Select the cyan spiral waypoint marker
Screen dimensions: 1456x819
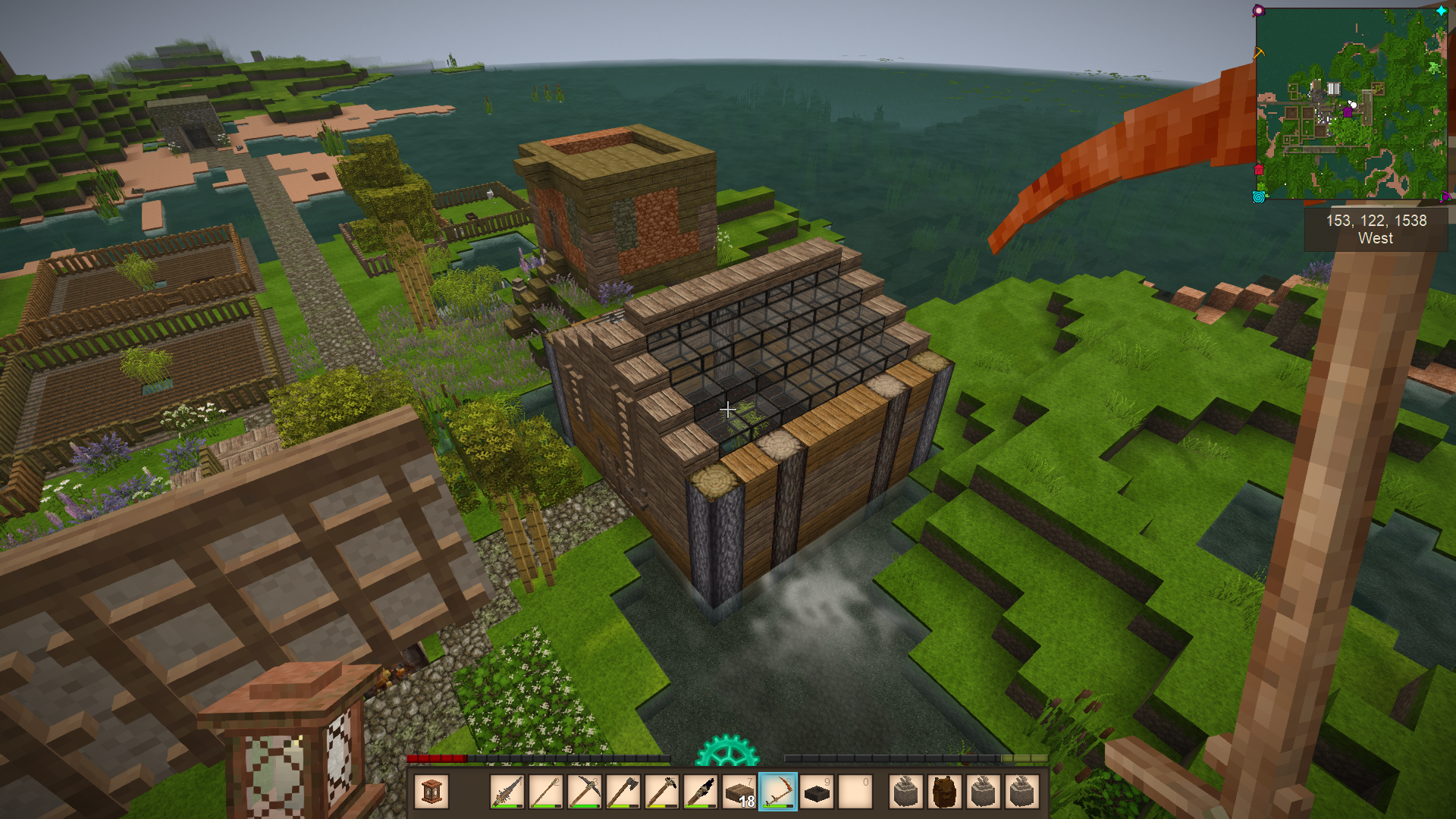[1259, 197]
